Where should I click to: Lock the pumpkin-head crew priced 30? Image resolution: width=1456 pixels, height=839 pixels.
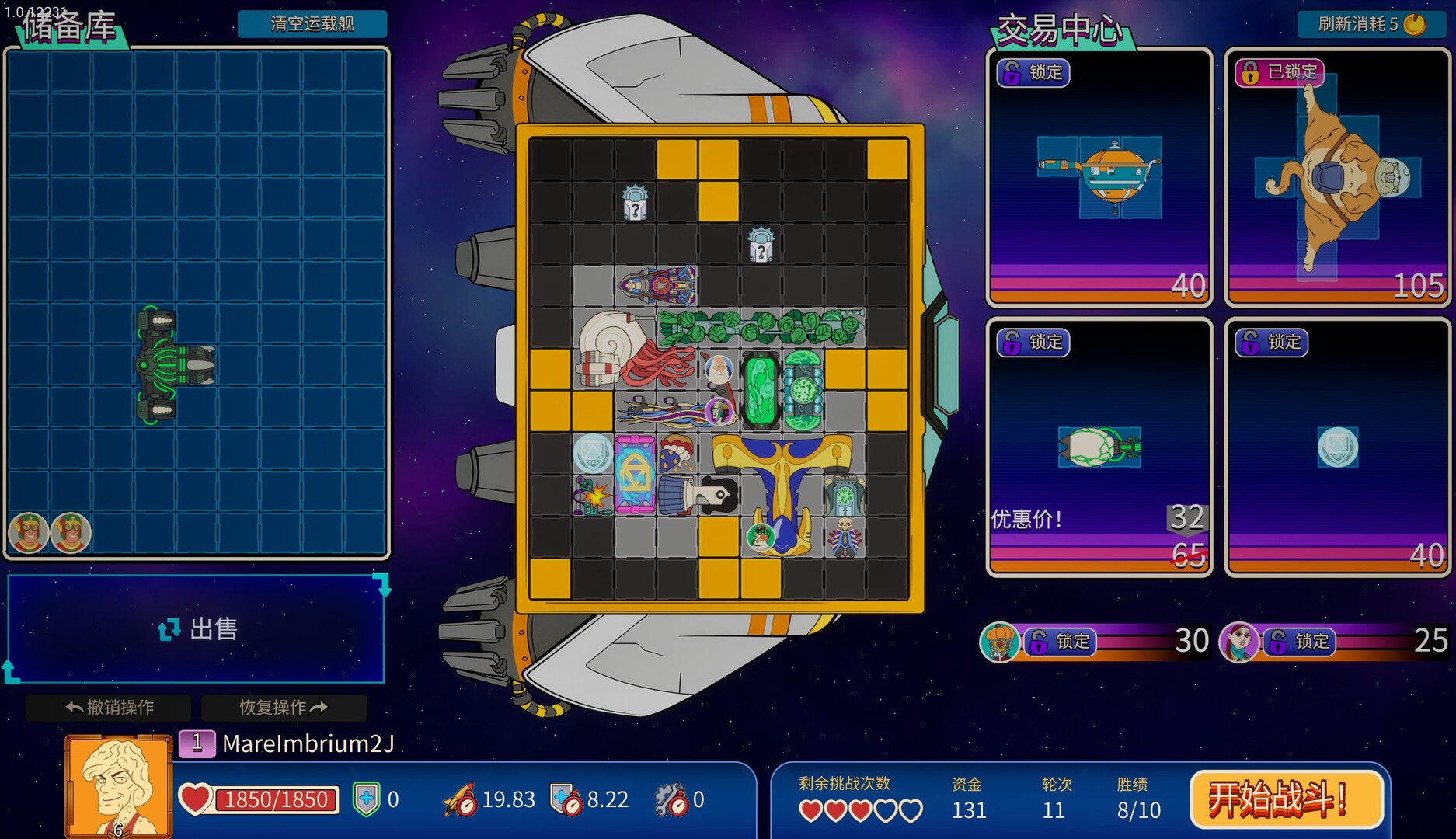coord(1061,642)
